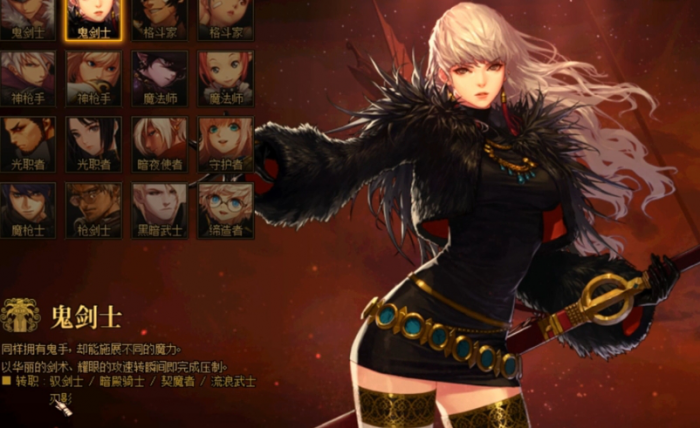Pick the 守护者 character portrait

click(x=225, y=143)
